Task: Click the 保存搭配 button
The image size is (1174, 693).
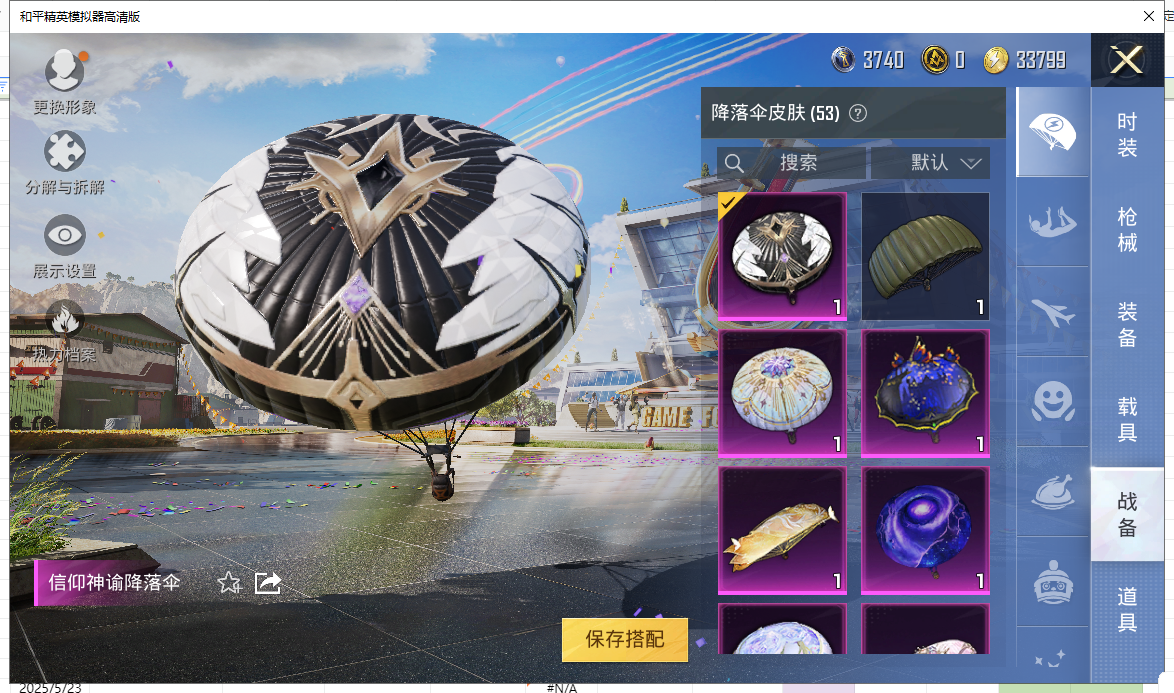Action: (625, 639)
